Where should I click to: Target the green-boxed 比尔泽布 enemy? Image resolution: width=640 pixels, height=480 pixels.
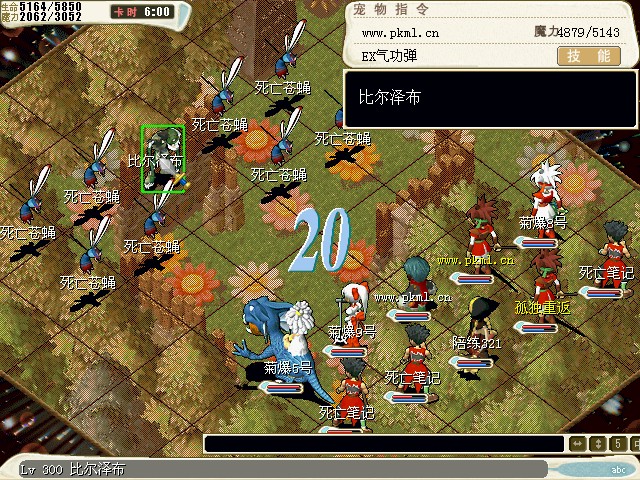163,157
